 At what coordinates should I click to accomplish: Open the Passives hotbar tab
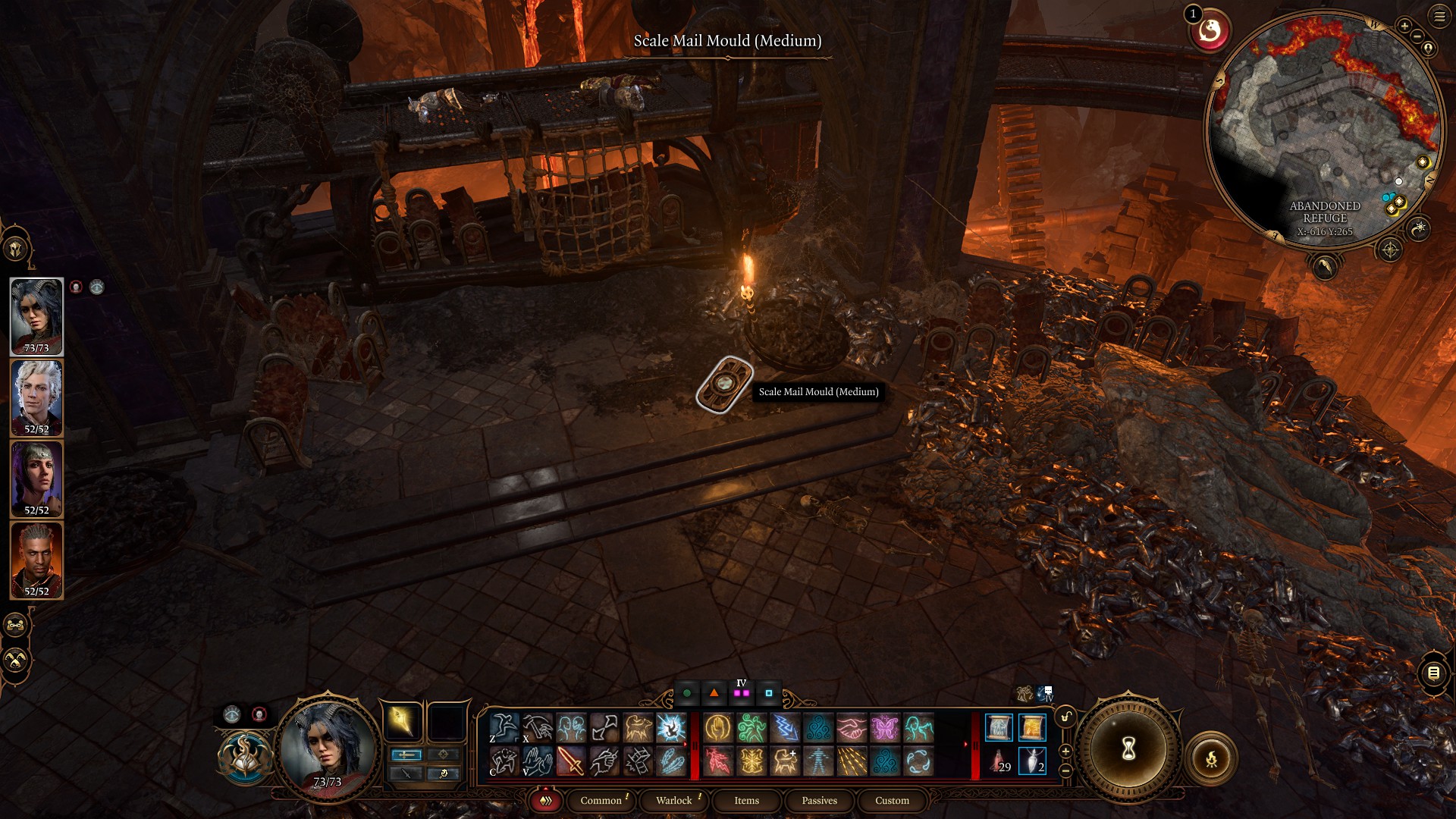pyautogui.click(x=819, y=800)
